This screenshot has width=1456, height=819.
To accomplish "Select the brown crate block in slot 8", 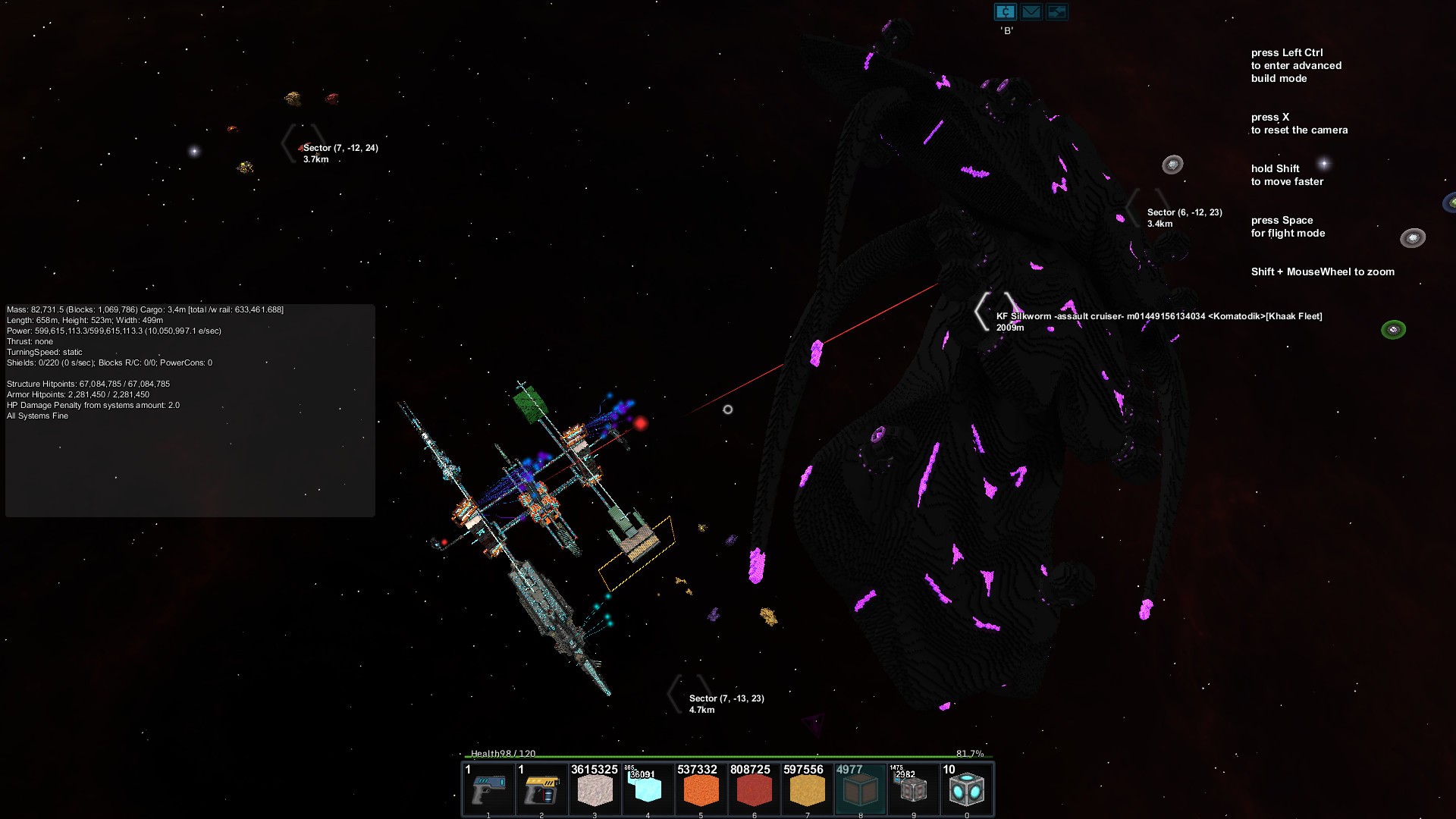I will point(860,789).
